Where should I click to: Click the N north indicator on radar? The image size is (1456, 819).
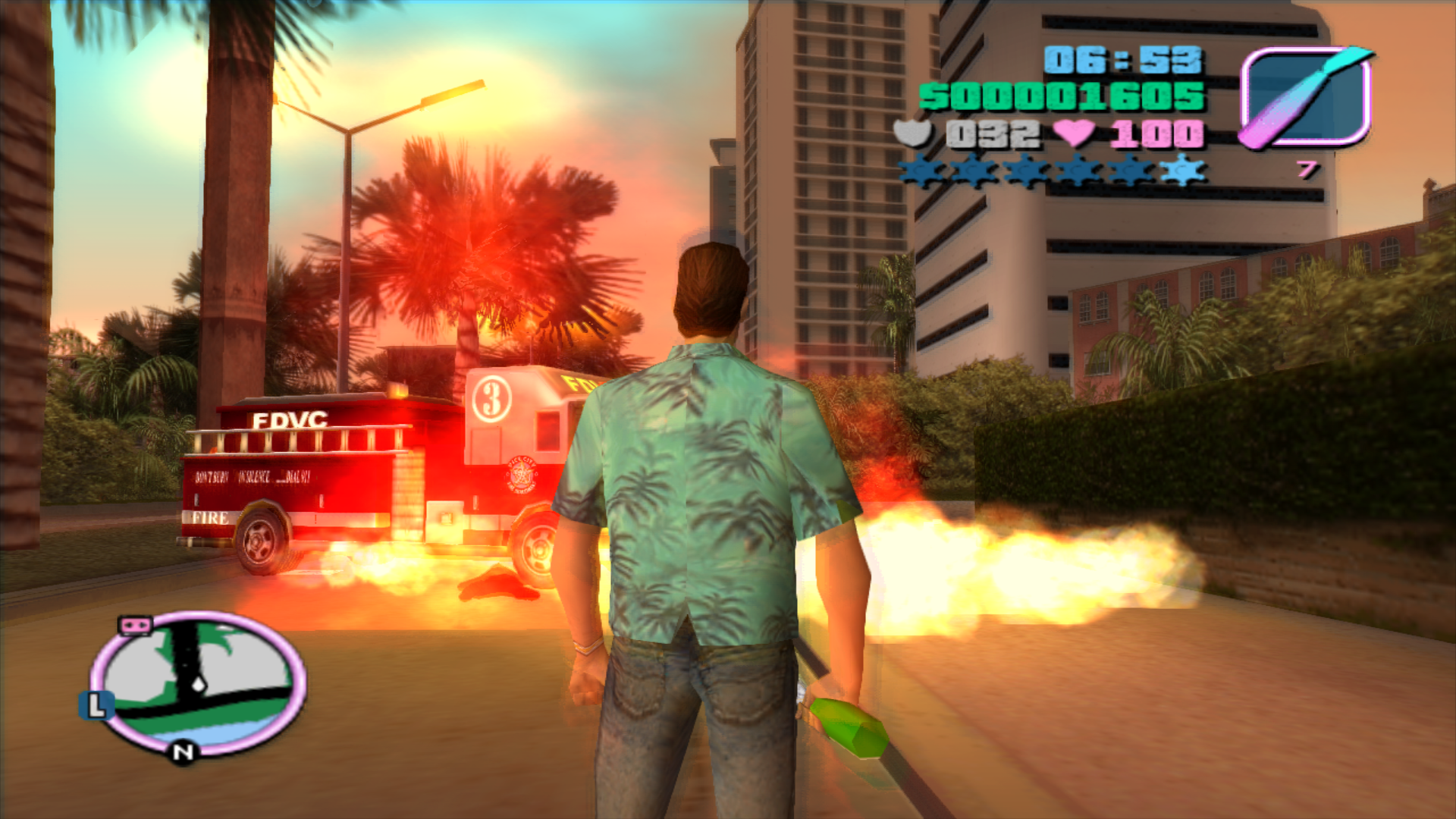coord(183,752)
